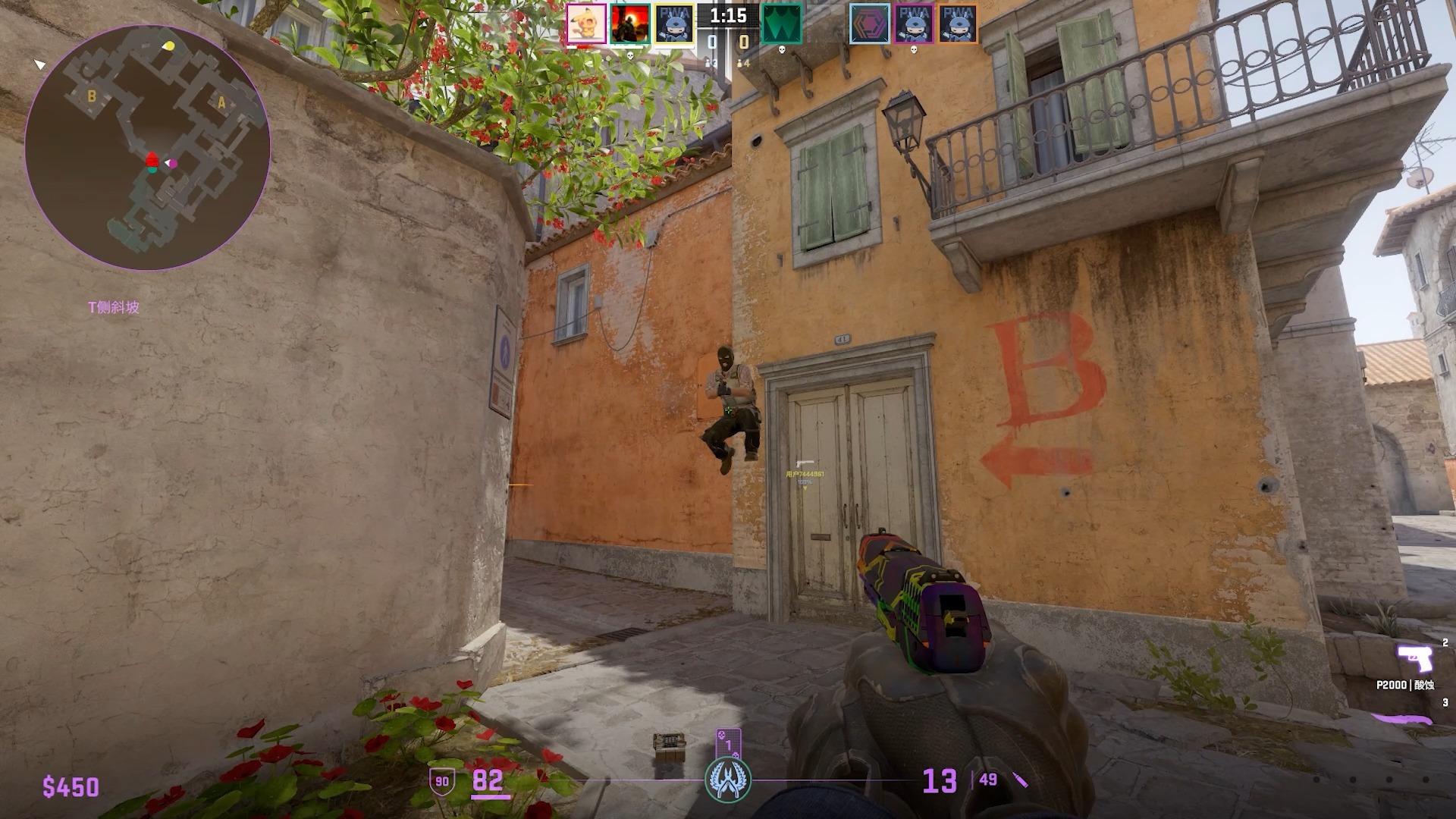Open the radar minimap
The image size is (1456, 819).
pyautogui.click(x=148, y=148)
